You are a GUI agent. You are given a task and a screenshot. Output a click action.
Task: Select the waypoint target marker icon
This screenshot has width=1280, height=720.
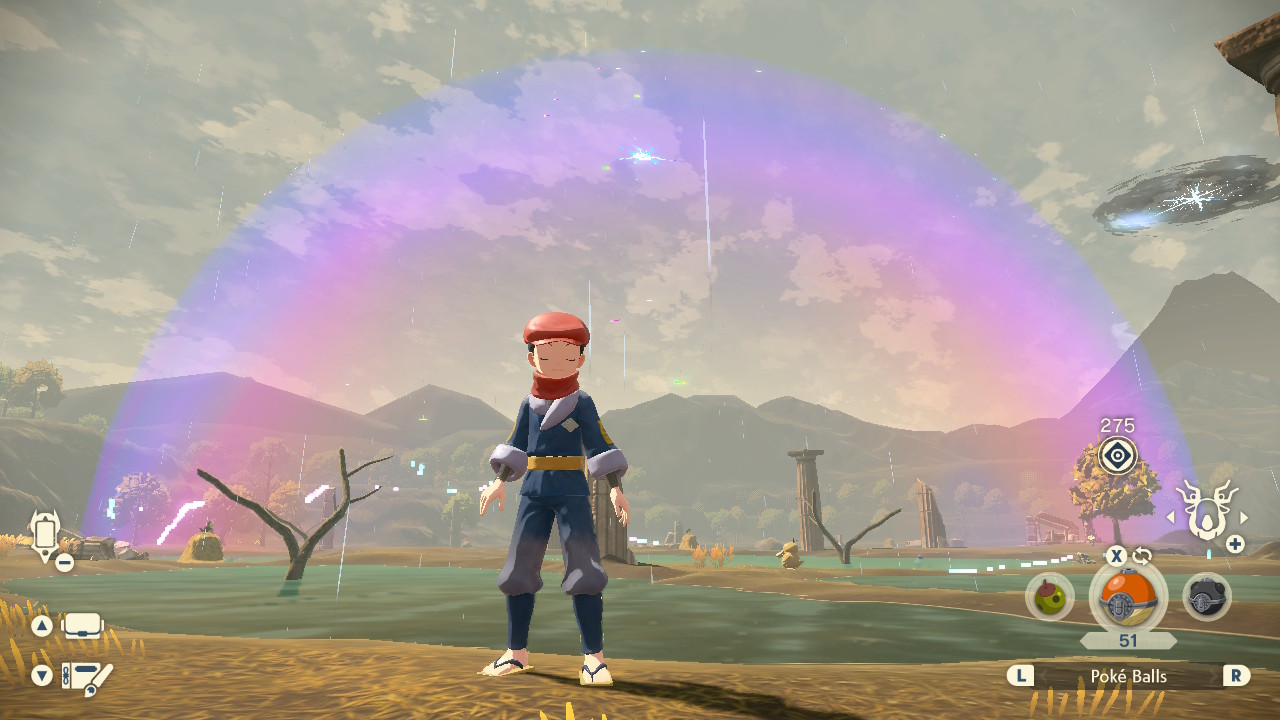point(1117,456)
